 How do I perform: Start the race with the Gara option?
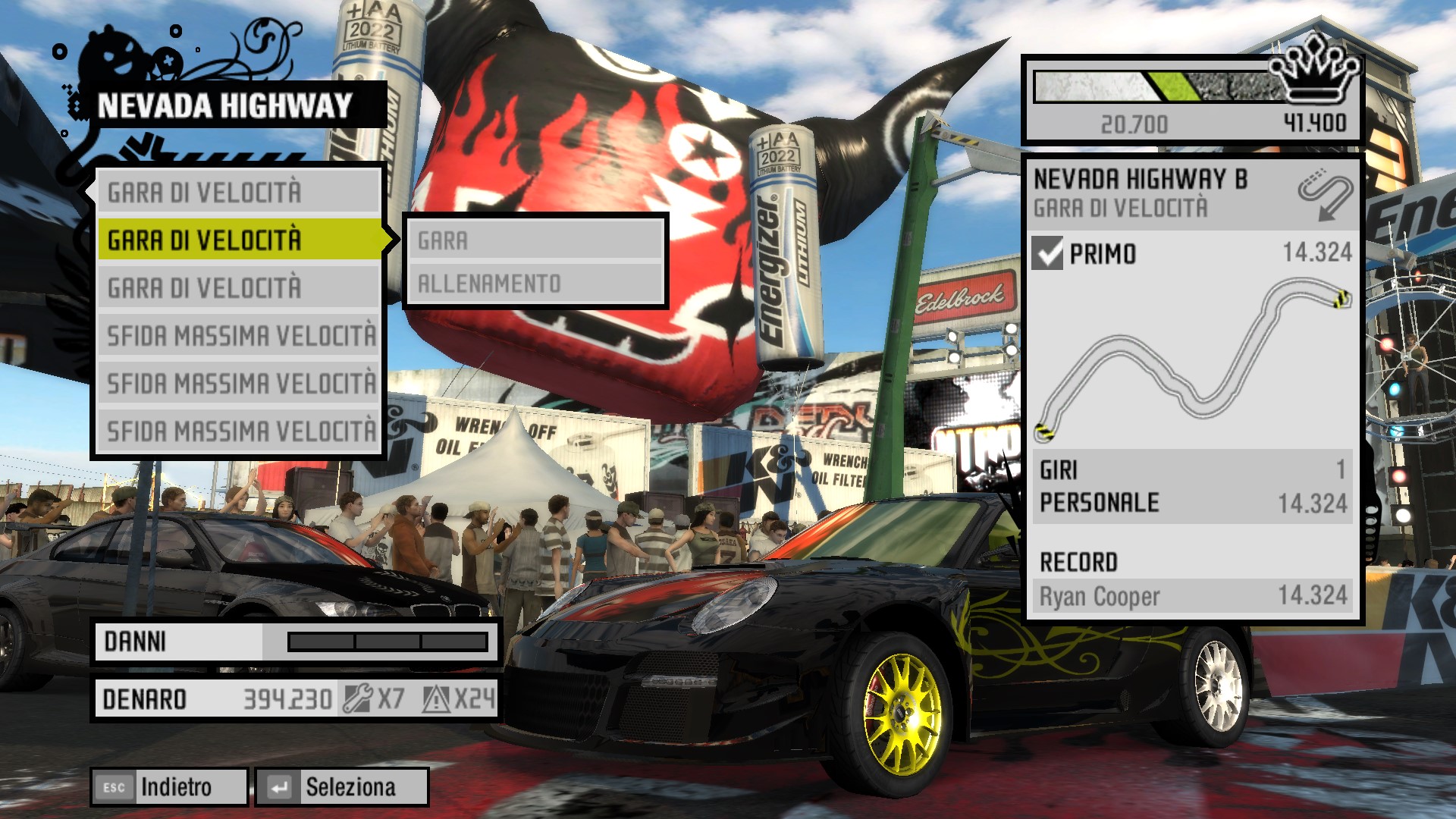tap(535, 241)
